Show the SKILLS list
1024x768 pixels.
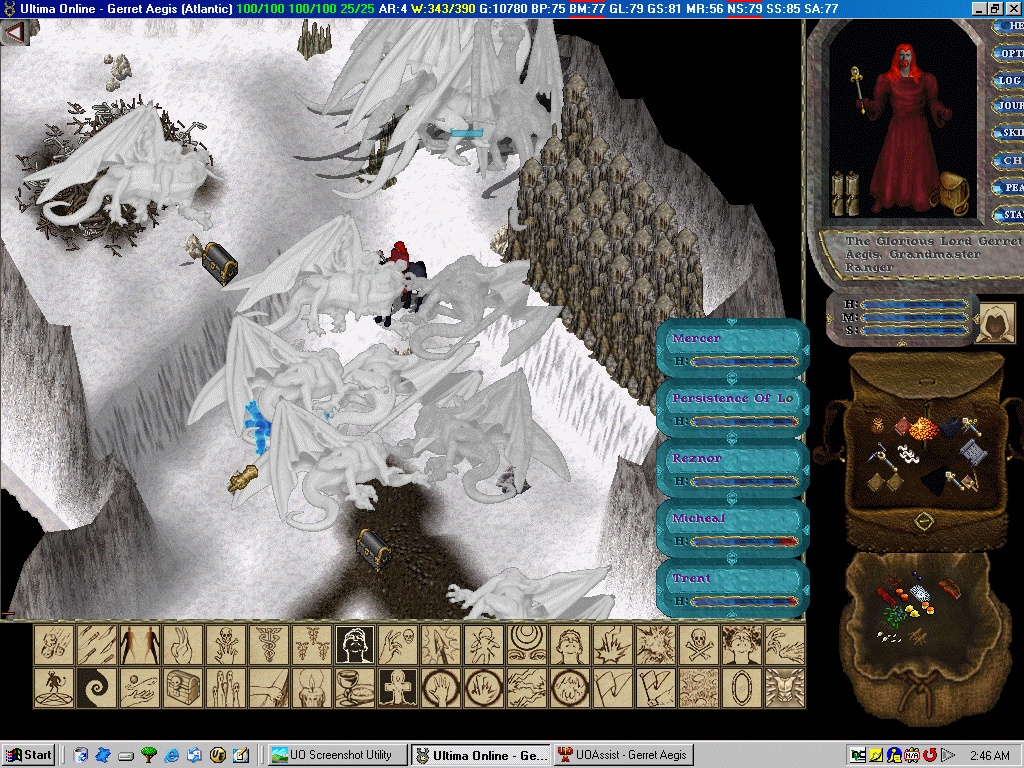coord(1010,133)
